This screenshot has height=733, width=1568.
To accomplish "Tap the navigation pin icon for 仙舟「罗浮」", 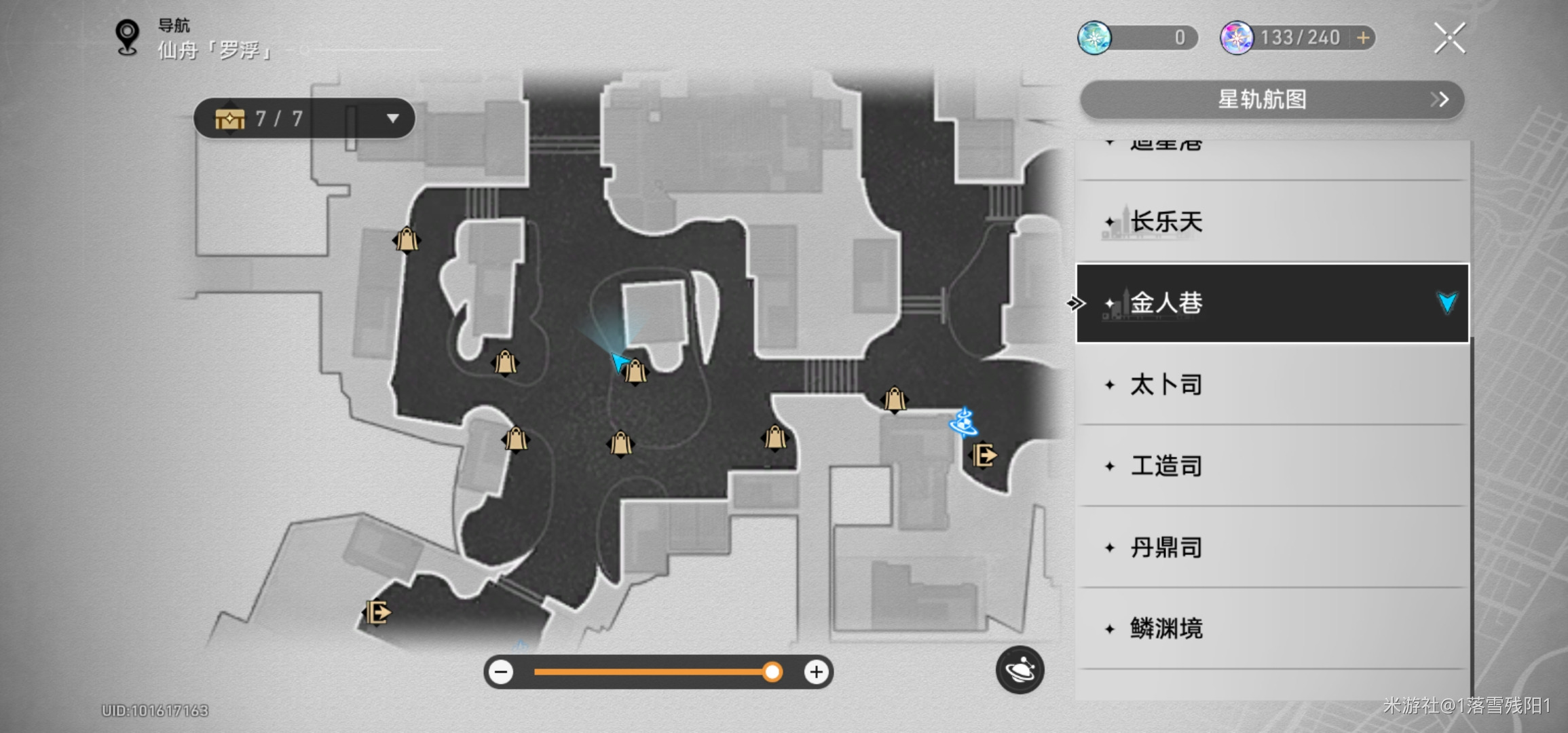I will click(128, 37).
